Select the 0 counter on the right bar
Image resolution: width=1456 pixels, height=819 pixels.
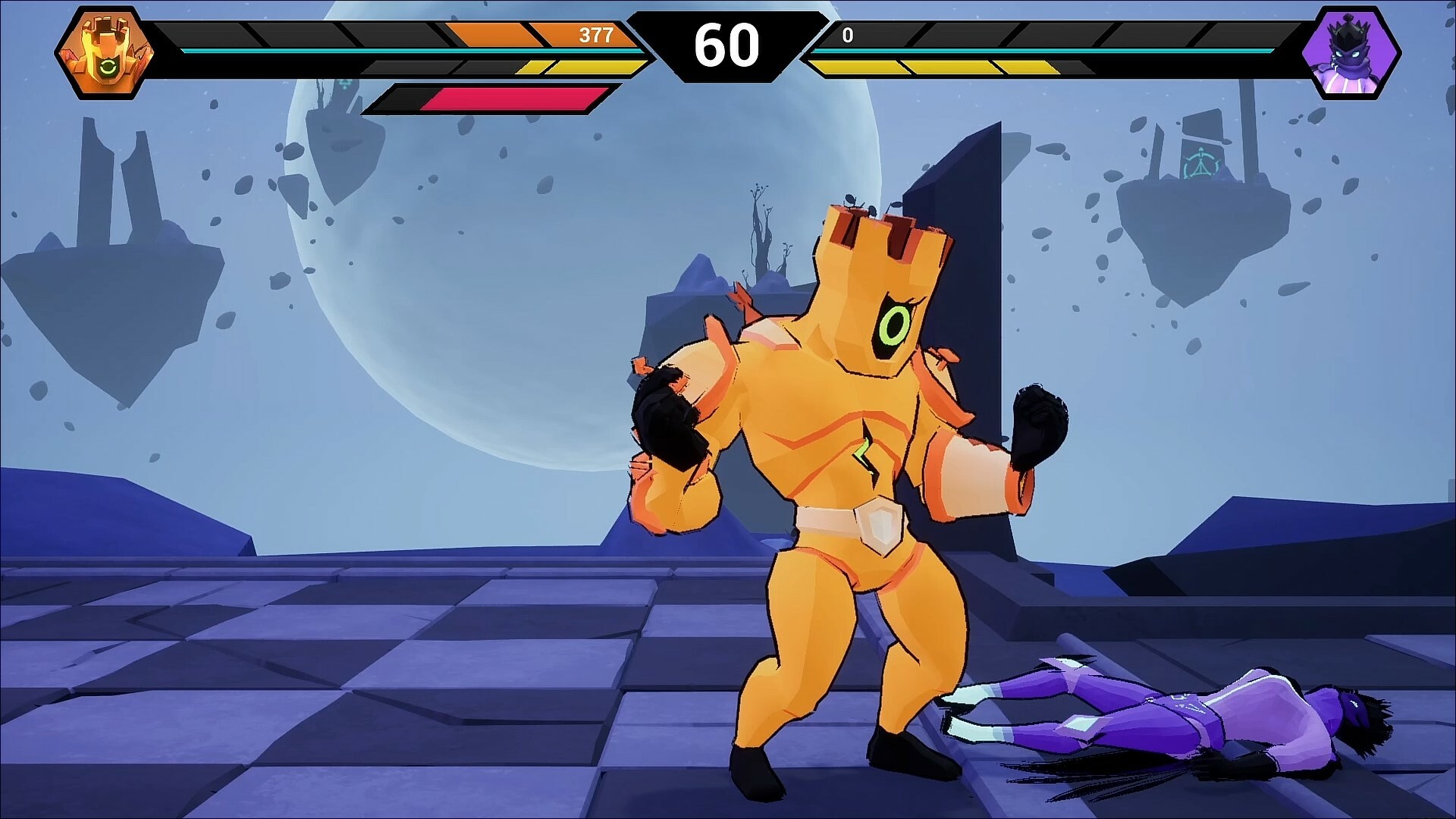(x=849, y=33)
